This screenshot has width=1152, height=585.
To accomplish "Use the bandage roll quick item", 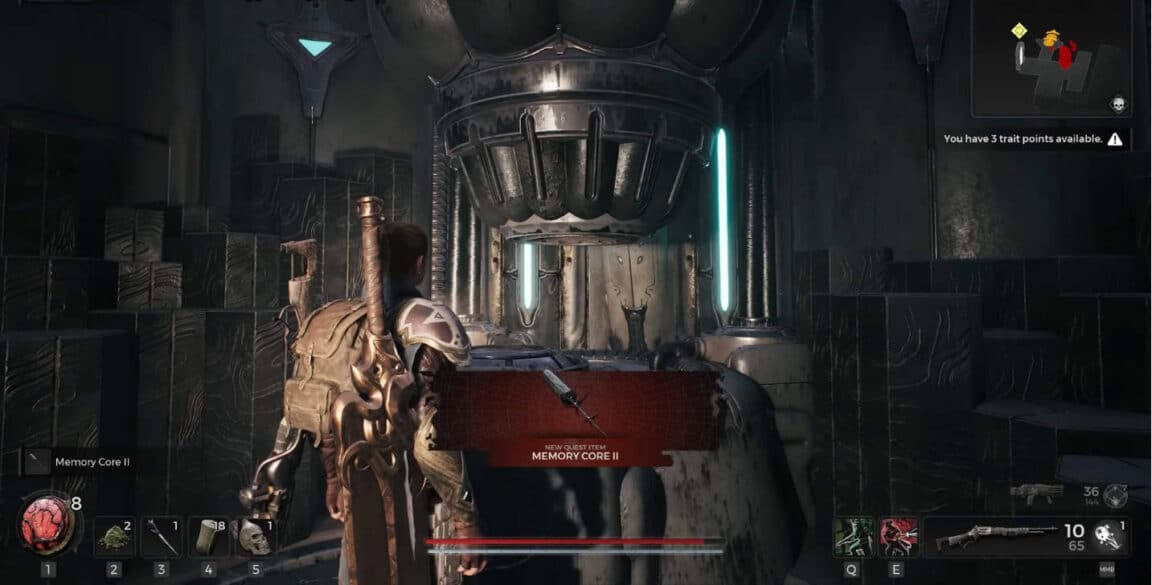I will click(208, 537).
